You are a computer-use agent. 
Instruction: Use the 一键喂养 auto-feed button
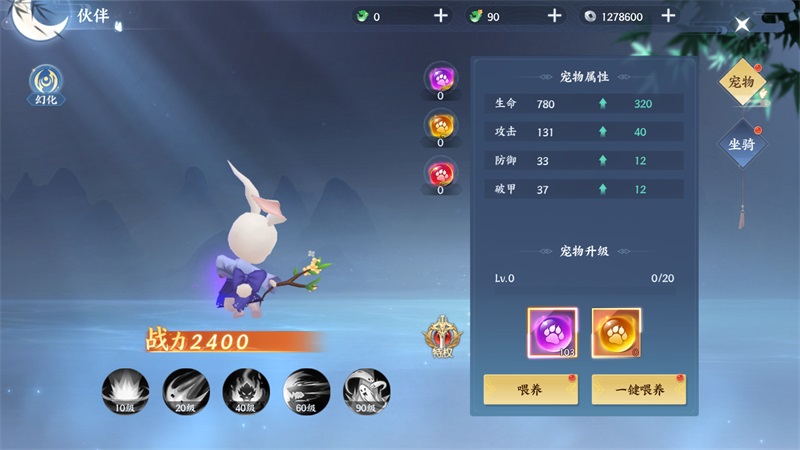click(x=638, y=390)
